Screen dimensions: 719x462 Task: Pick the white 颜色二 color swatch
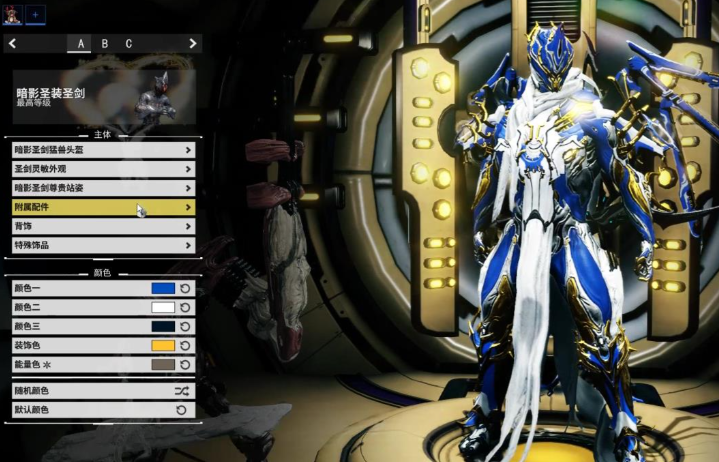pyautogui.click(x=163, y=307)
